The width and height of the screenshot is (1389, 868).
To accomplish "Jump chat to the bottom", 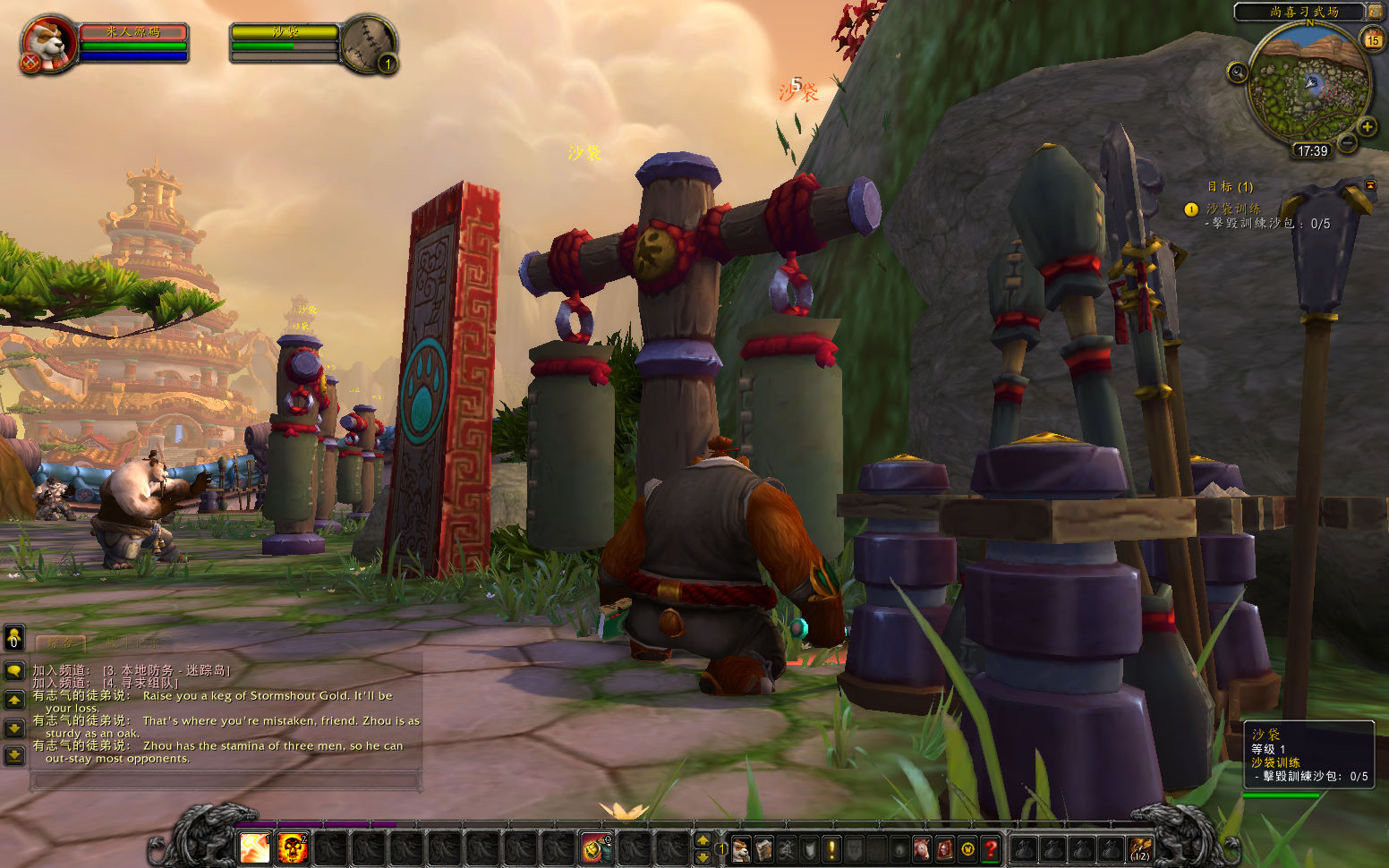I will click(14, 756).
